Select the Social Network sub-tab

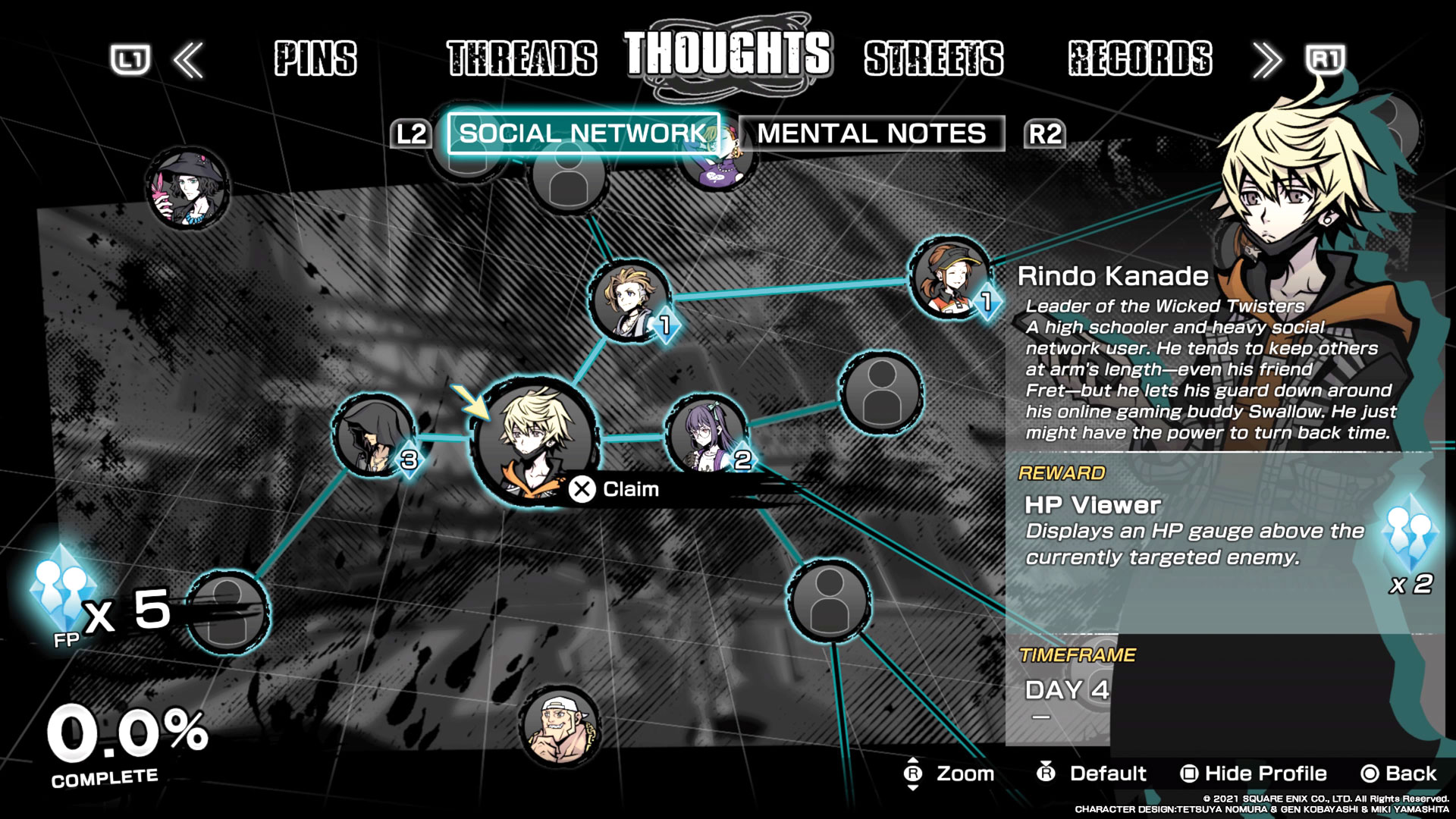pyautogui.click(x=583, y=133)
